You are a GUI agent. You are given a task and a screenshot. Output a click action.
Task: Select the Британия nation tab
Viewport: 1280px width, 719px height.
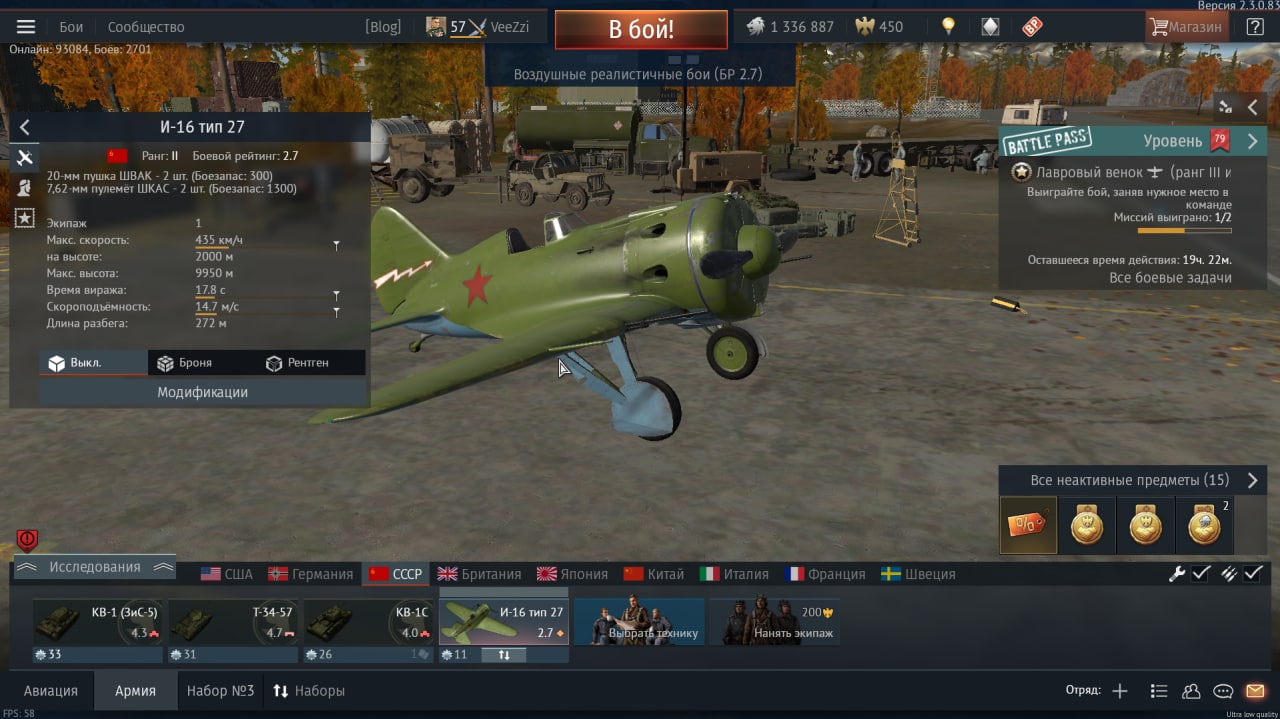point(479,574)
